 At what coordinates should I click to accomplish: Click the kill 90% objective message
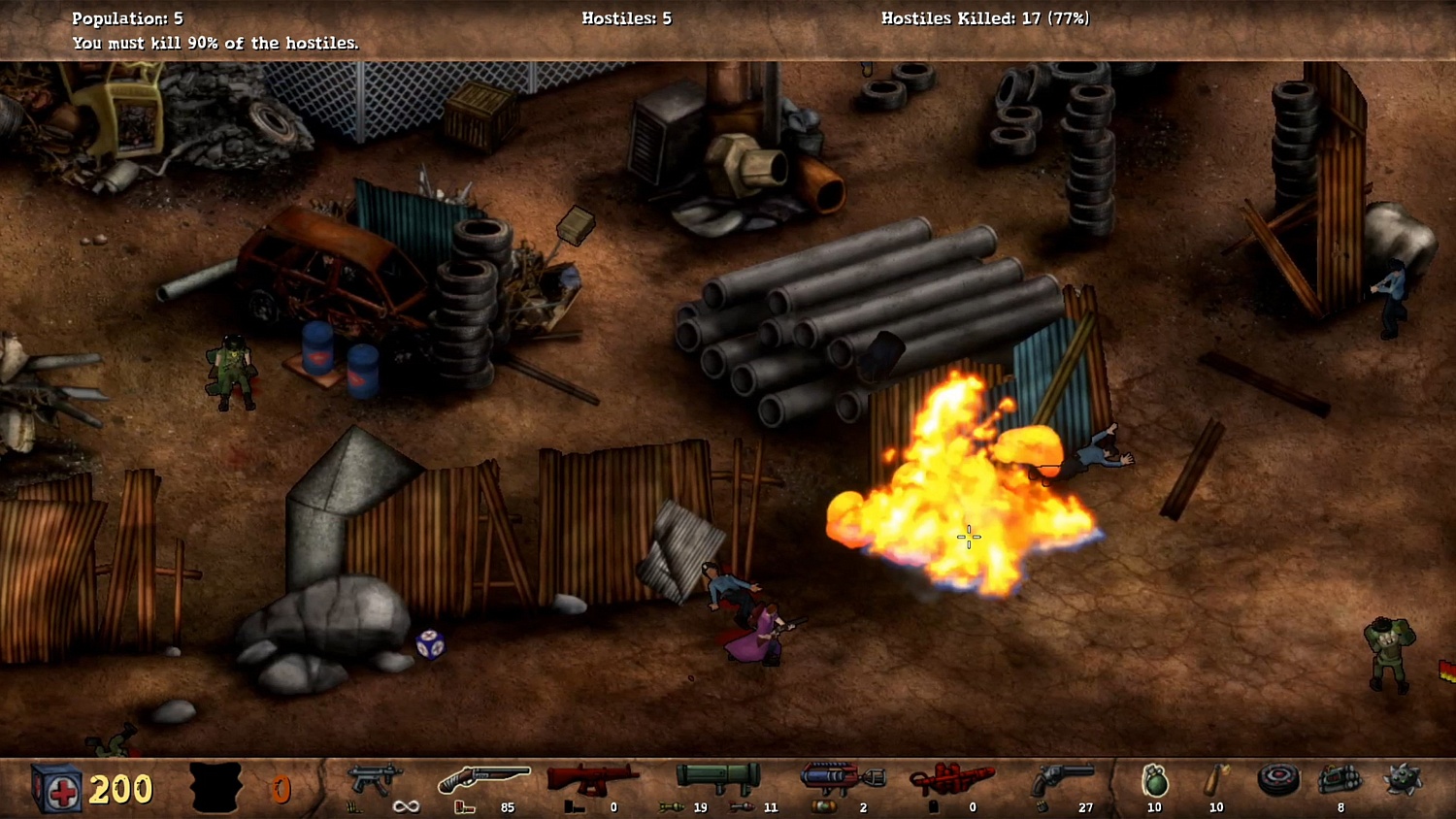point(214,43)
